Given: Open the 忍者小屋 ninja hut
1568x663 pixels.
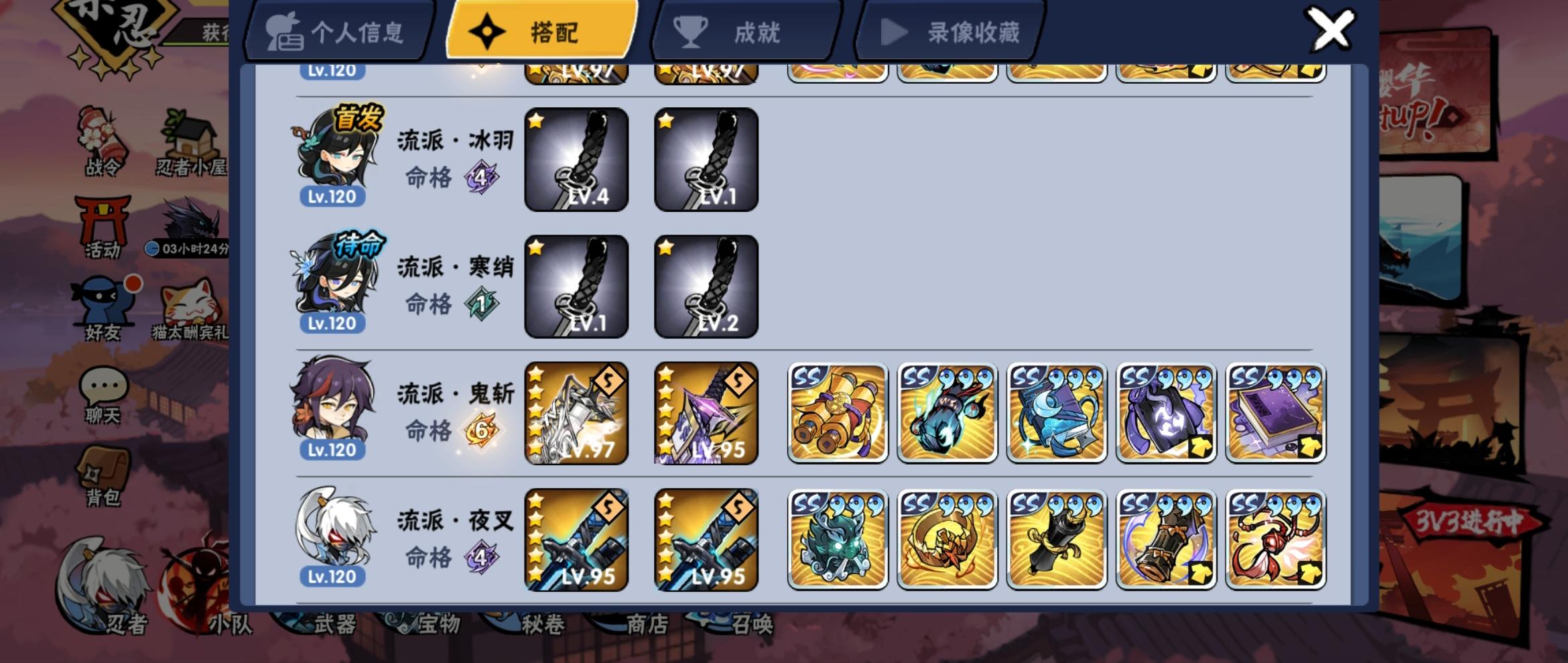Looking at the screenshot, I should point(190,134).
